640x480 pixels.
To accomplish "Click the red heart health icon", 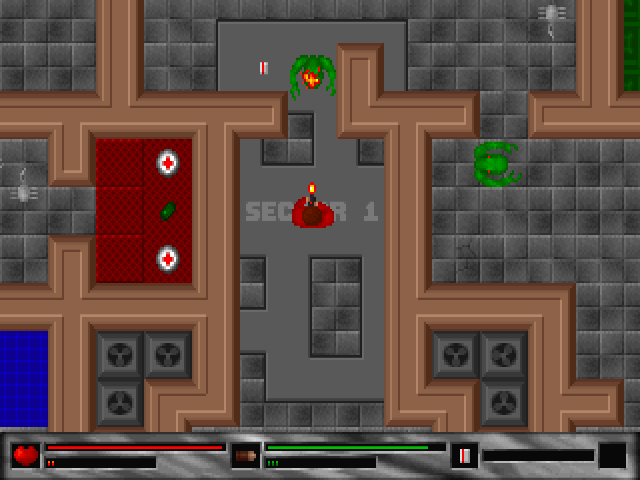I will pos(25,456).
